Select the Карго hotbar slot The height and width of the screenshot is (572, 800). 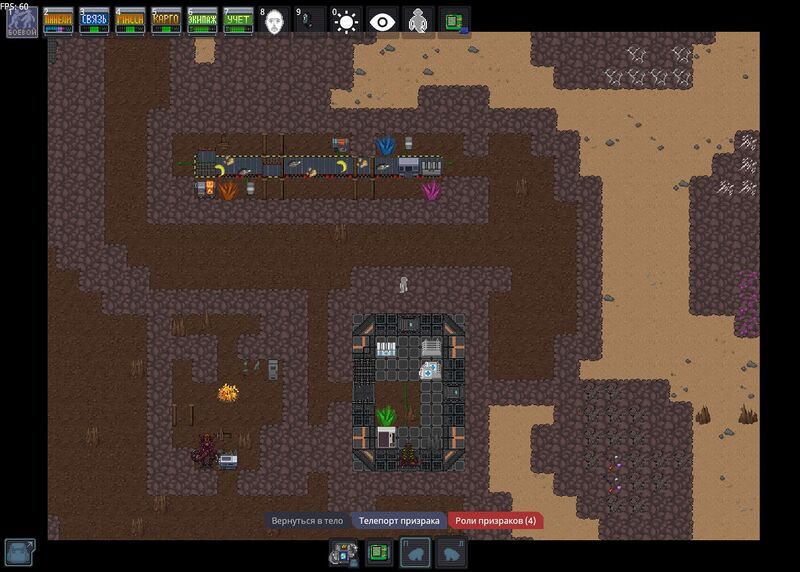[166, 22]
